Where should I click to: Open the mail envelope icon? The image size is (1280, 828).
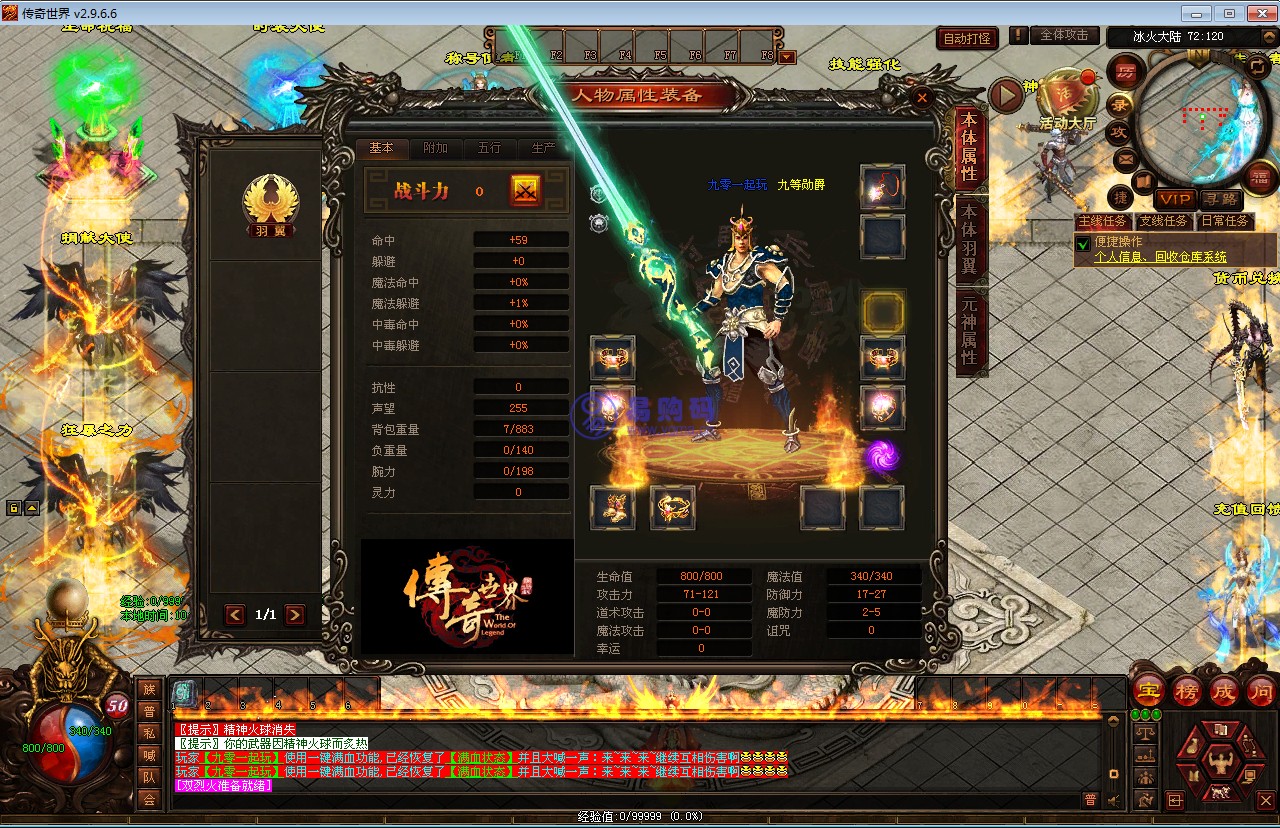(x=1125, y=158)
